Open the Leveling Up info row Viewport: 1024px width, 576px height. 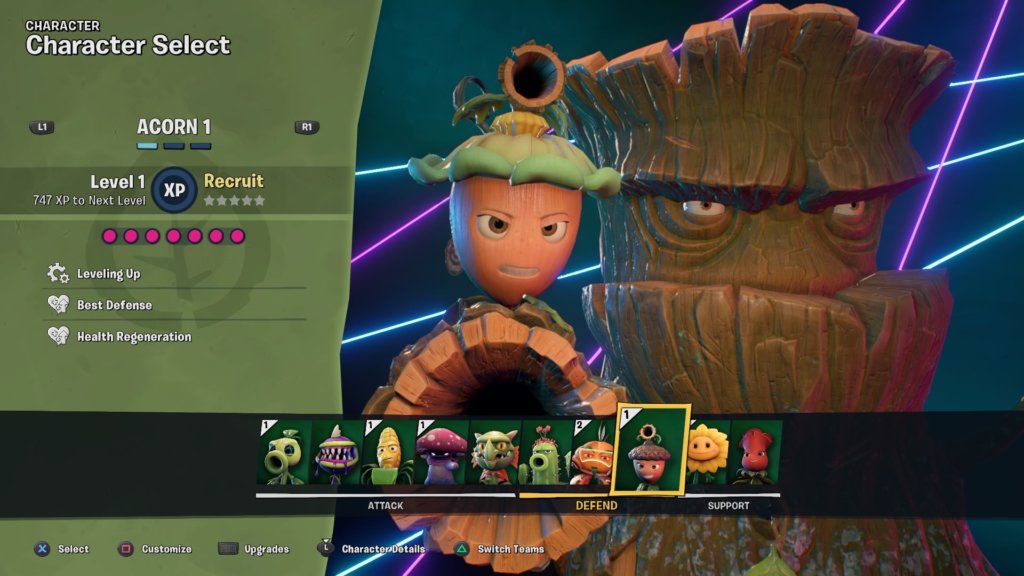pyautogui.click(x=108, y=274)
